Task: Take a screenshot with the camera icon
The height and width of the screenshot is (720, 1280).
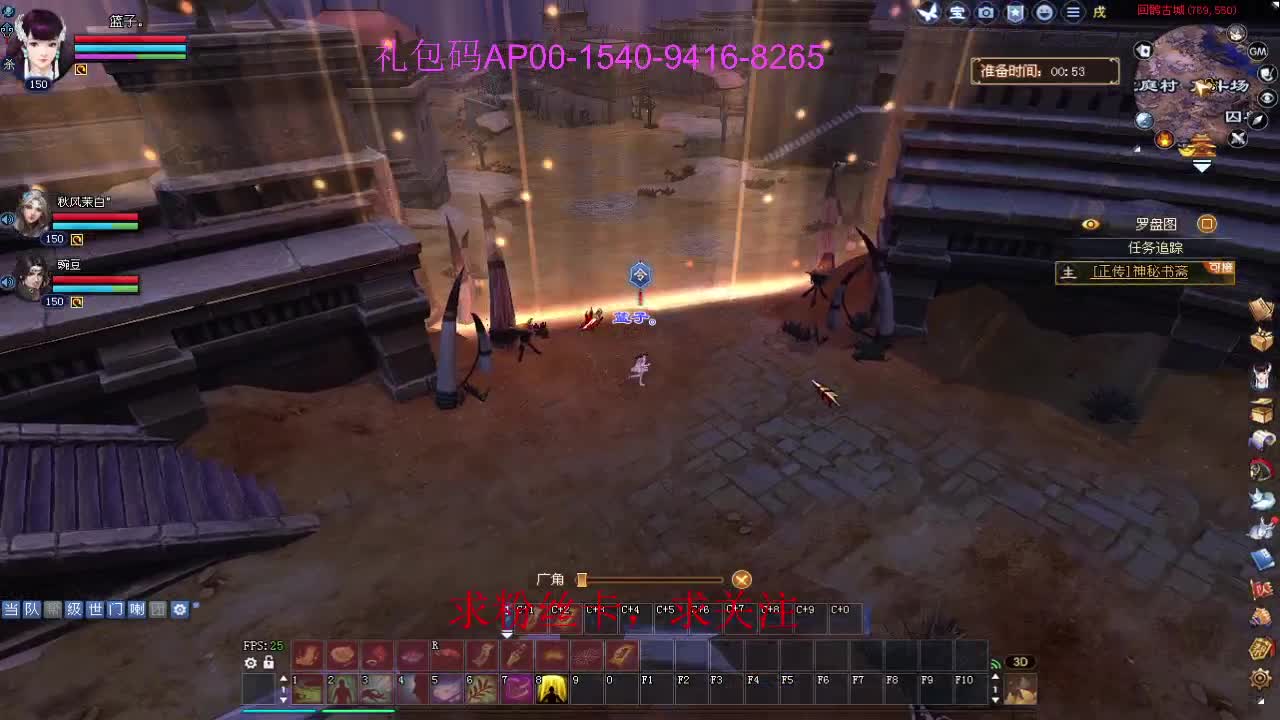Action: point(985,12)
